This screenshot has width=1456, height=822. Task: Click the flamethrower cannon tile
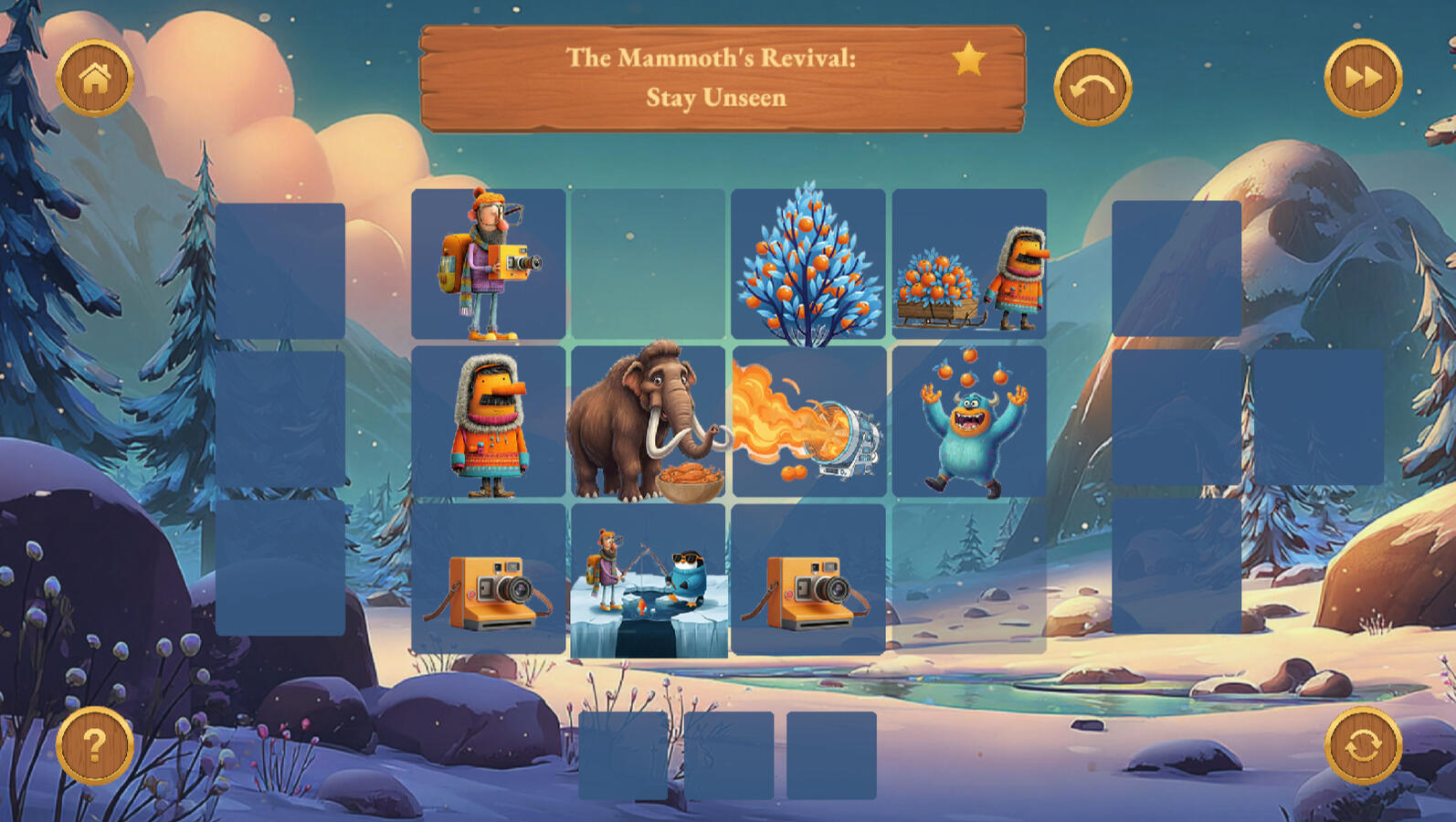(x=808, y=422)
